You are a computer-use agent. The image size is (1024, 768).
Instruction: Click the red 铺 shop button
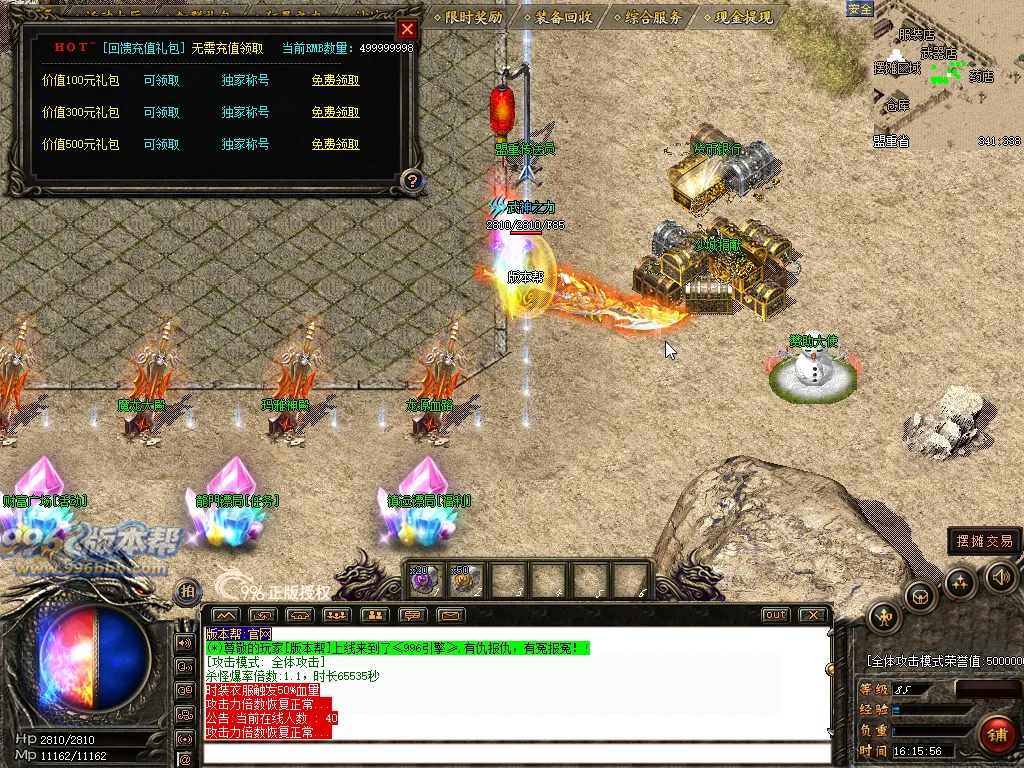(996, 736)
